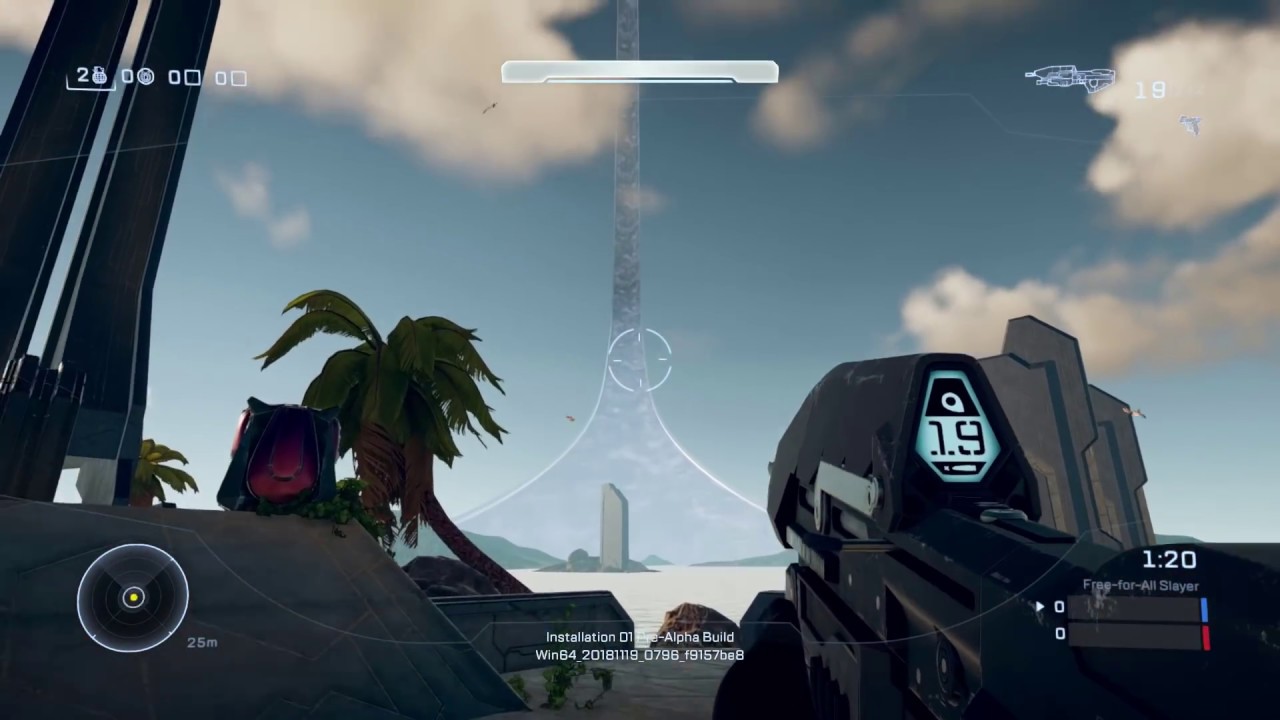Select the frag grenade icon
The height and width of the screenshot is (720, 1280).
pos(100,77)
